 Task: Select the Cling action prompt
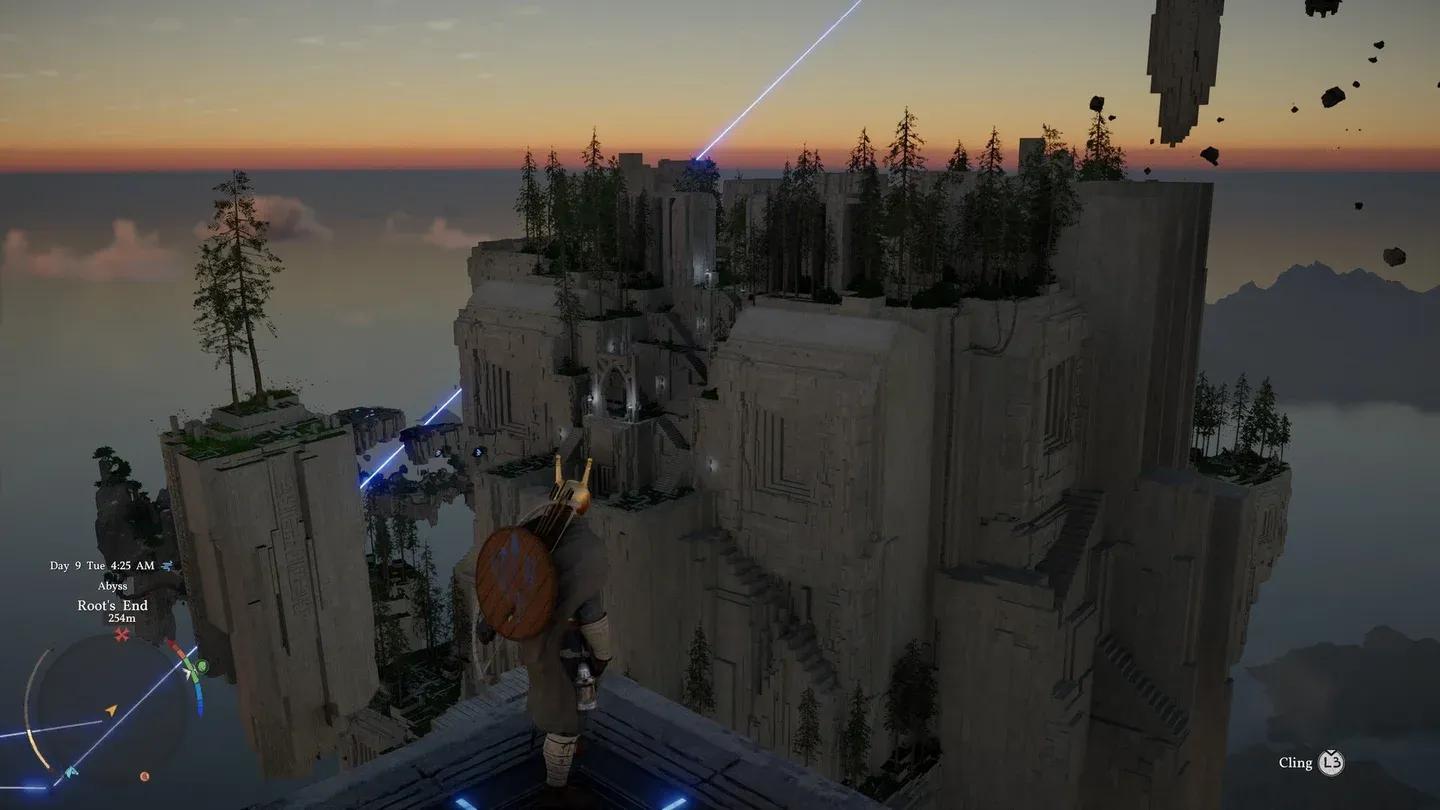coord(1295,762)
